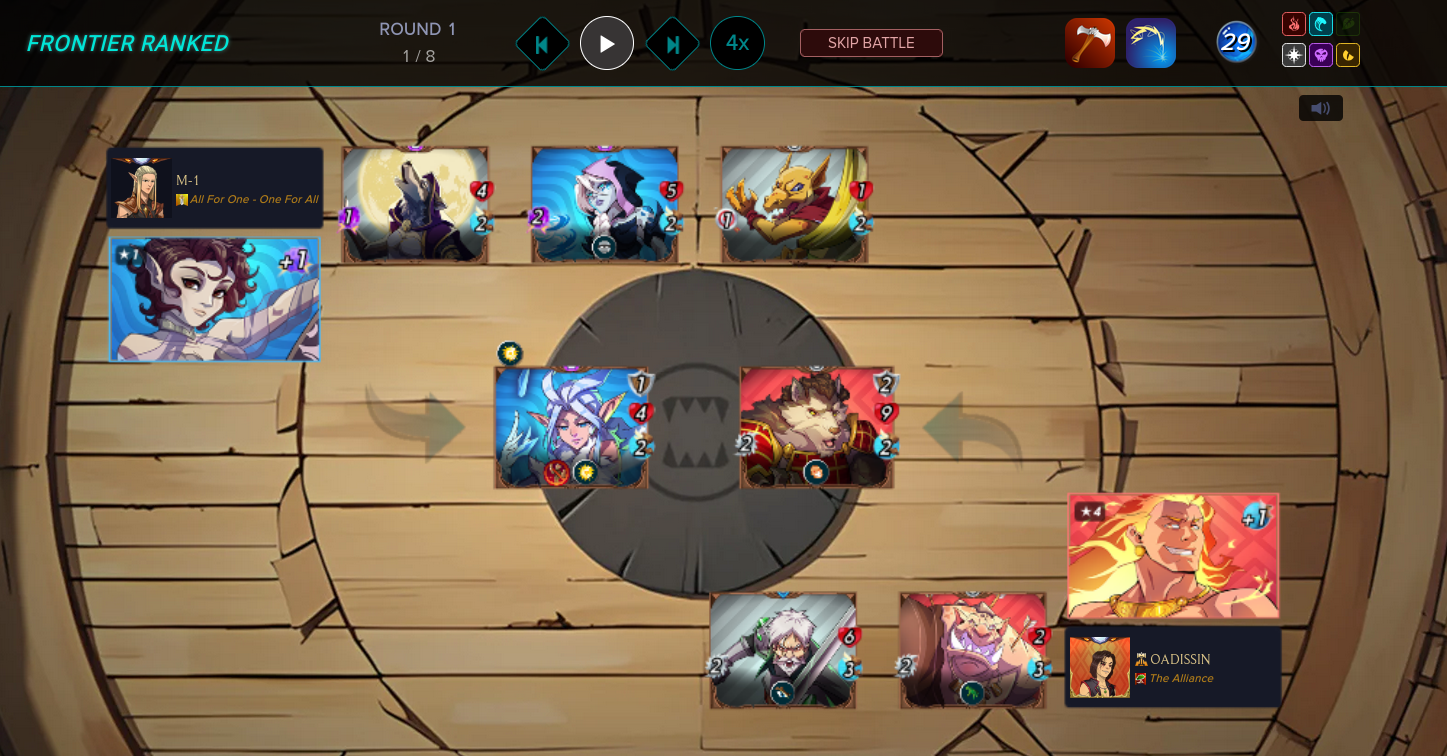Skip forward to the next round
The height and width of the screenshot is (756, 1447).
(x=672, y=44)
